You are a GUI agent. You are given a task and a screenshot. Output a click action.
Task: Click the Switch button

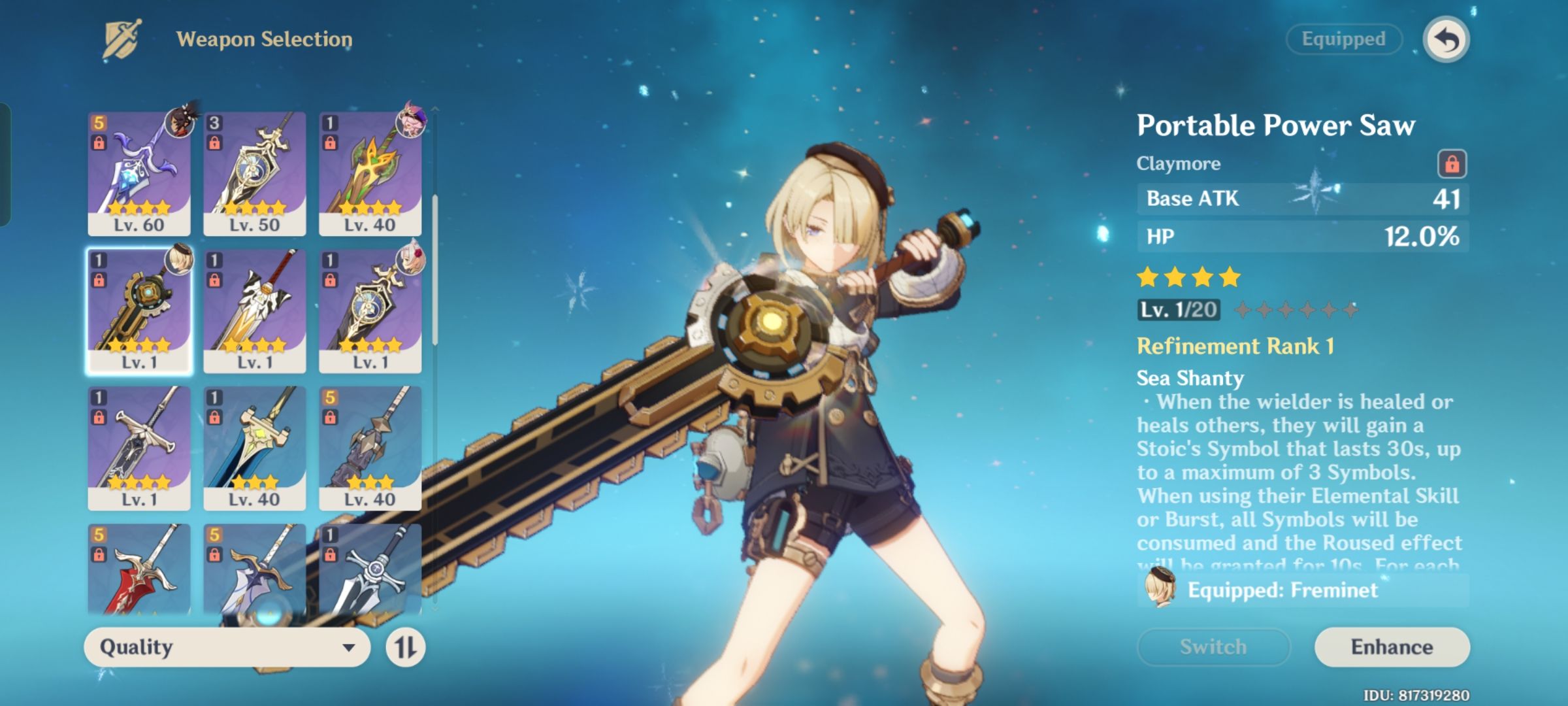pyautogui.click(x=1213, y=647)
